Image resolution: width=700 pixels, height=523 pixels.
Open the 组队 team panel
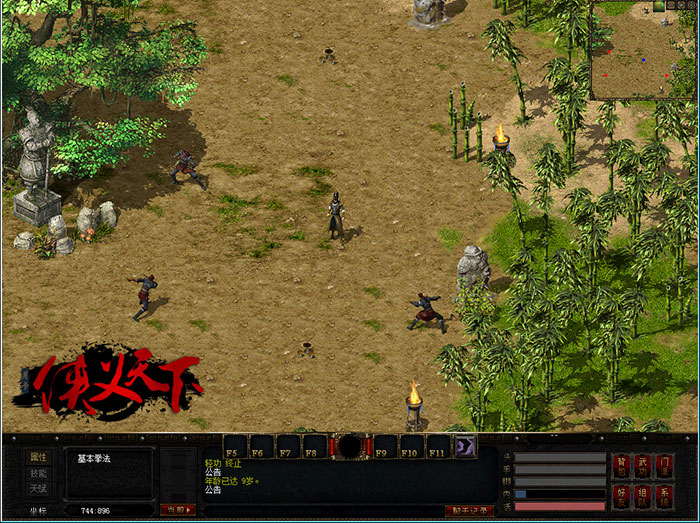click(643, 495)
